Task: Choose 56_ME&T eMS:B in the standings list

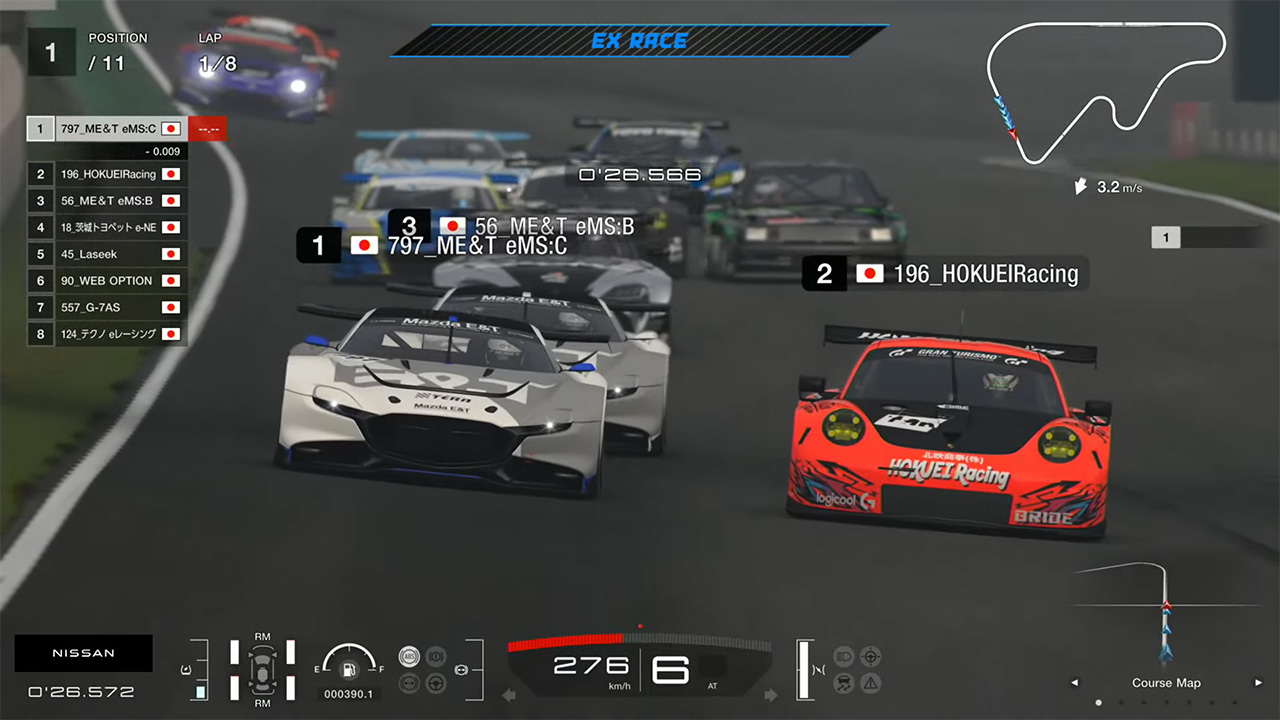Action: (x=107, y=200)
